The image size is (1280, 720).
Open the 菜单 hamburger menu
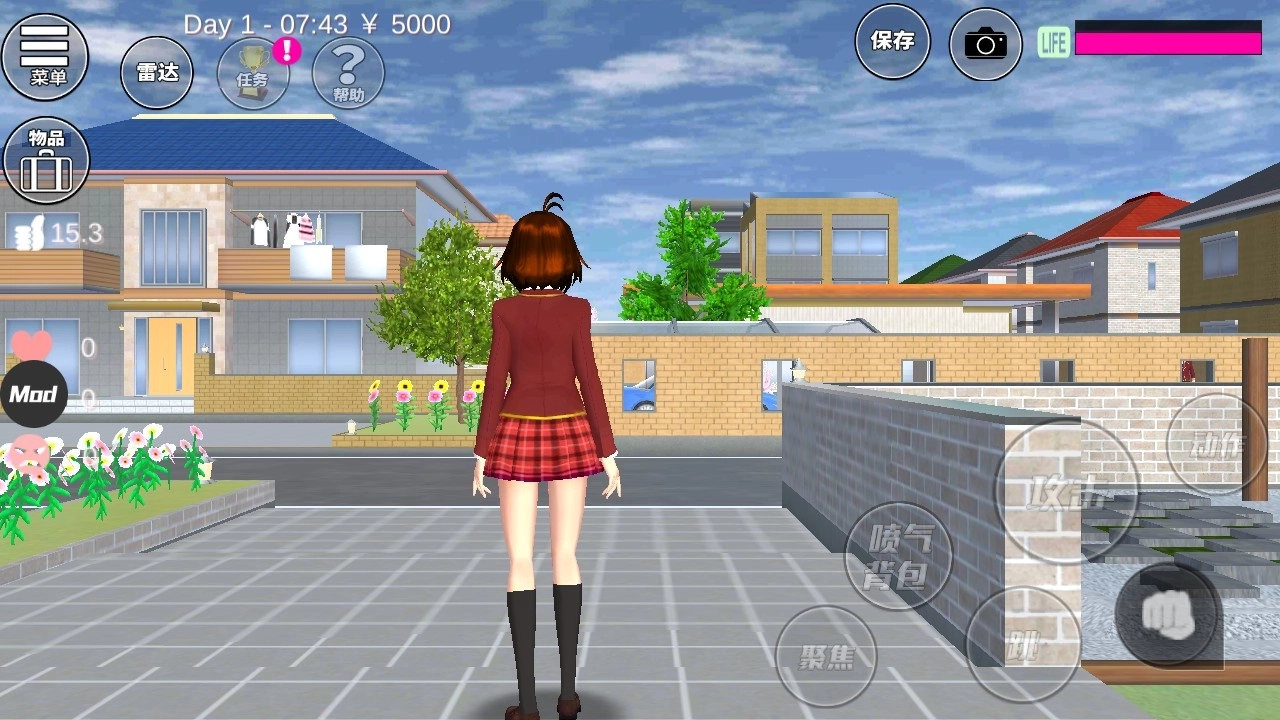tap(45, 54)
